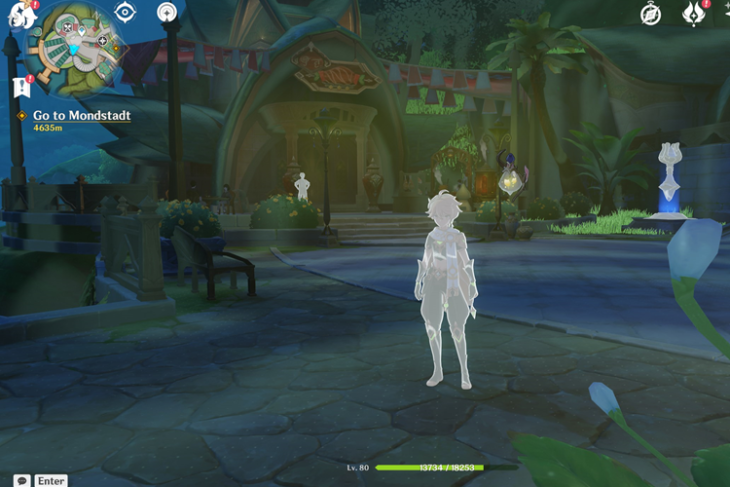Image resolution: width=730 pixels, height=487 pixels.
Task: Click the round wish-star icon beside minimap
Action: click(167, 12)
